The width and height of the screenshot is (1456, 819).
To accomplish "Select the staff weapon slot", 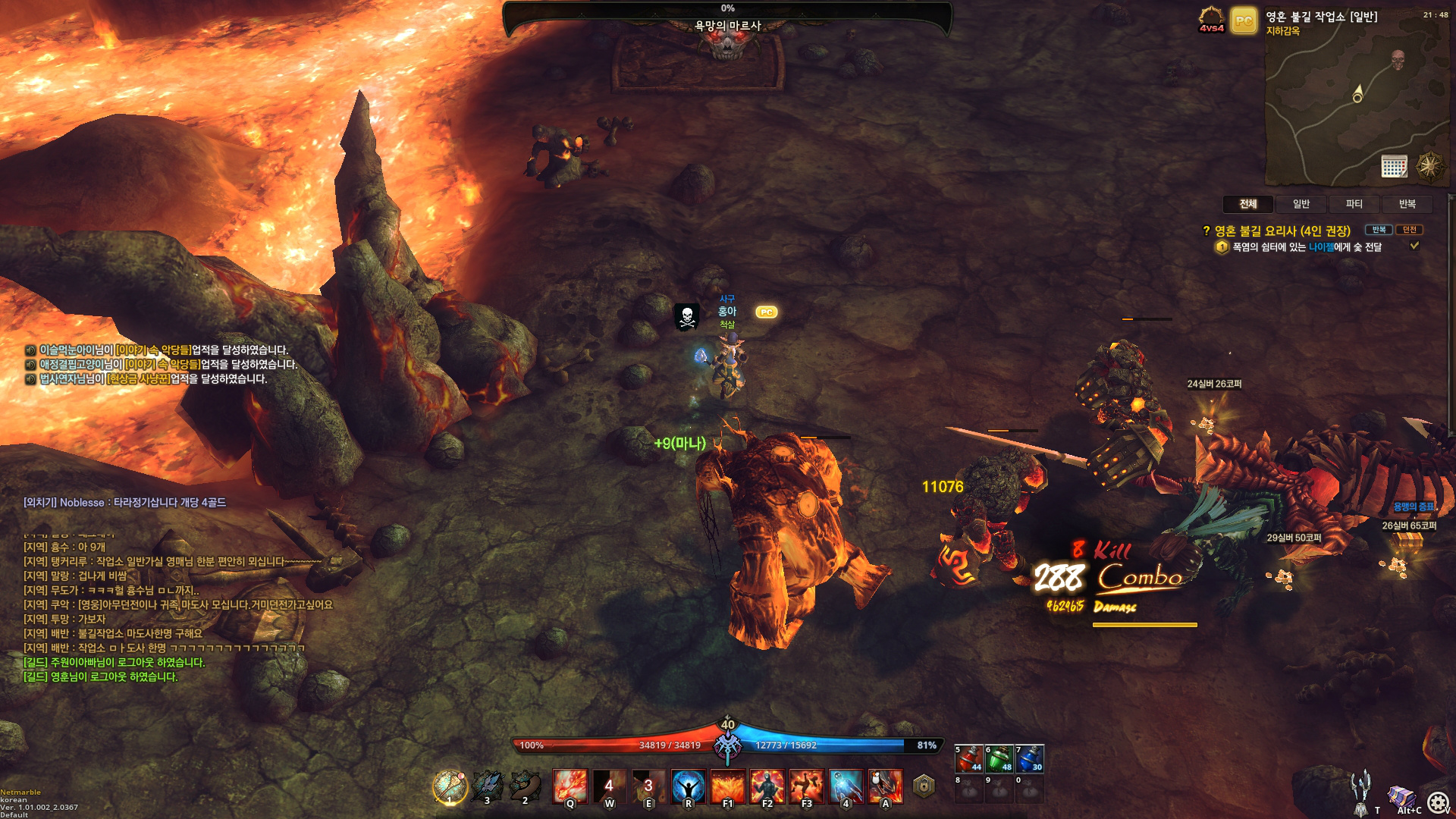I will 450,786.
